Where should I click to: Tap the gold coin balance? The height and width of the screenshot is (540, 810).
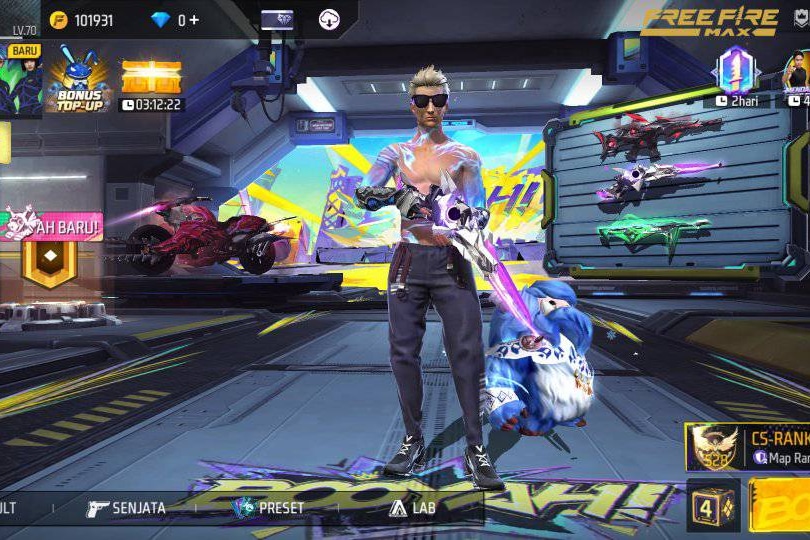point(84,20)
